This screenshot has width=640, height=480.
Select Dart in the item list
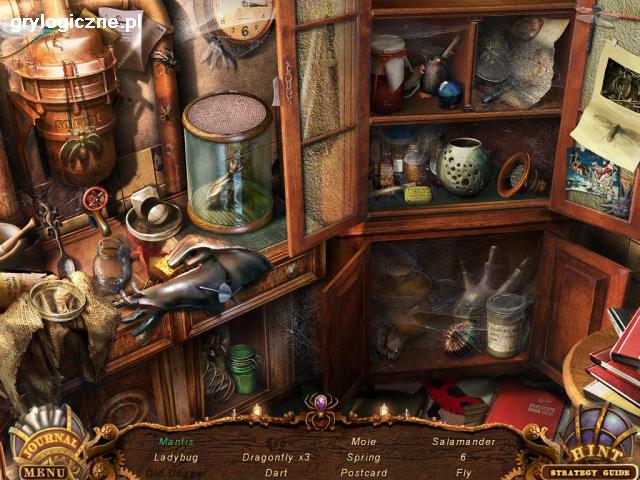point(276,473)
